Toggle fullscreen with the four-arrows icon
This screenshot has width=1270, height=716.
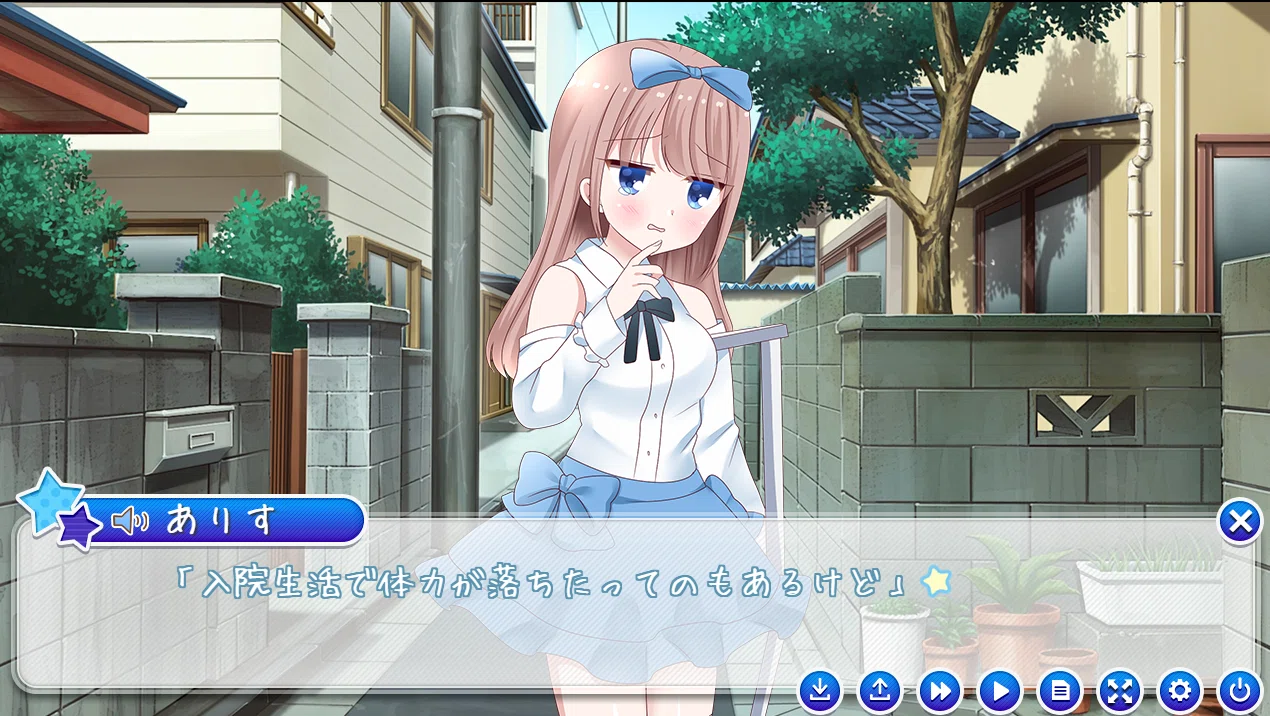click(1120, 690)
